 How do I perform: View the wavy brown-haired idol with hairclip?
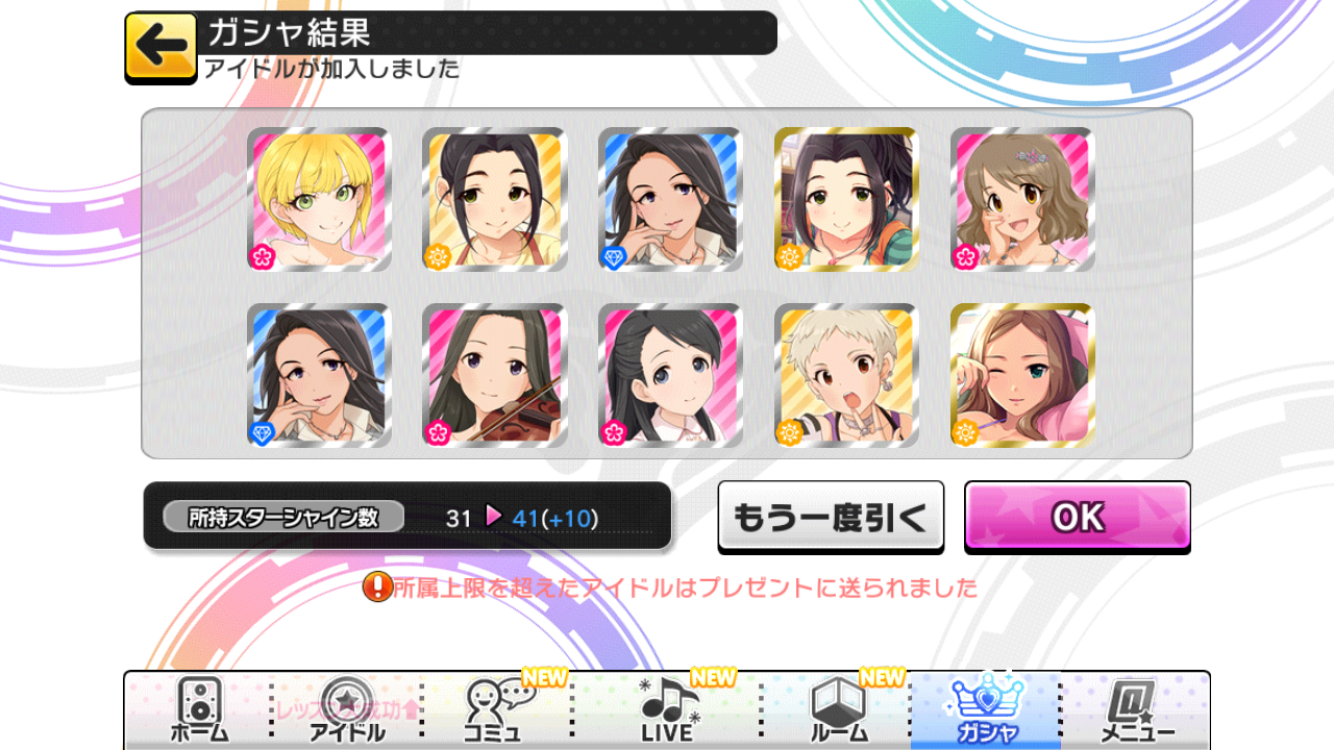[x=1022, y=200]
